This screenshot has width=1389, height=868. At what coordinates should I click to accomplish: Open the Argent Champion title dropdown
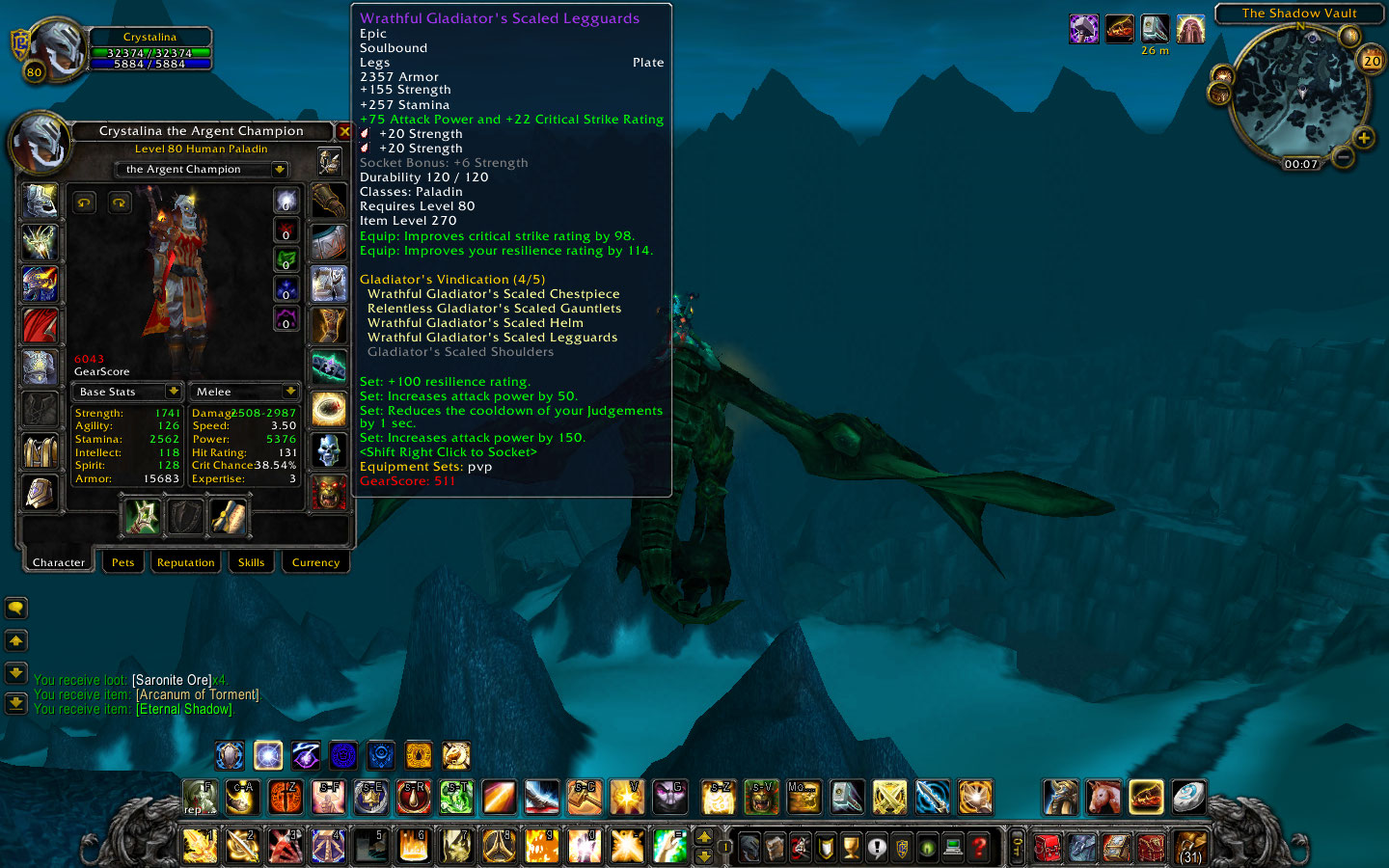point(279,170)
